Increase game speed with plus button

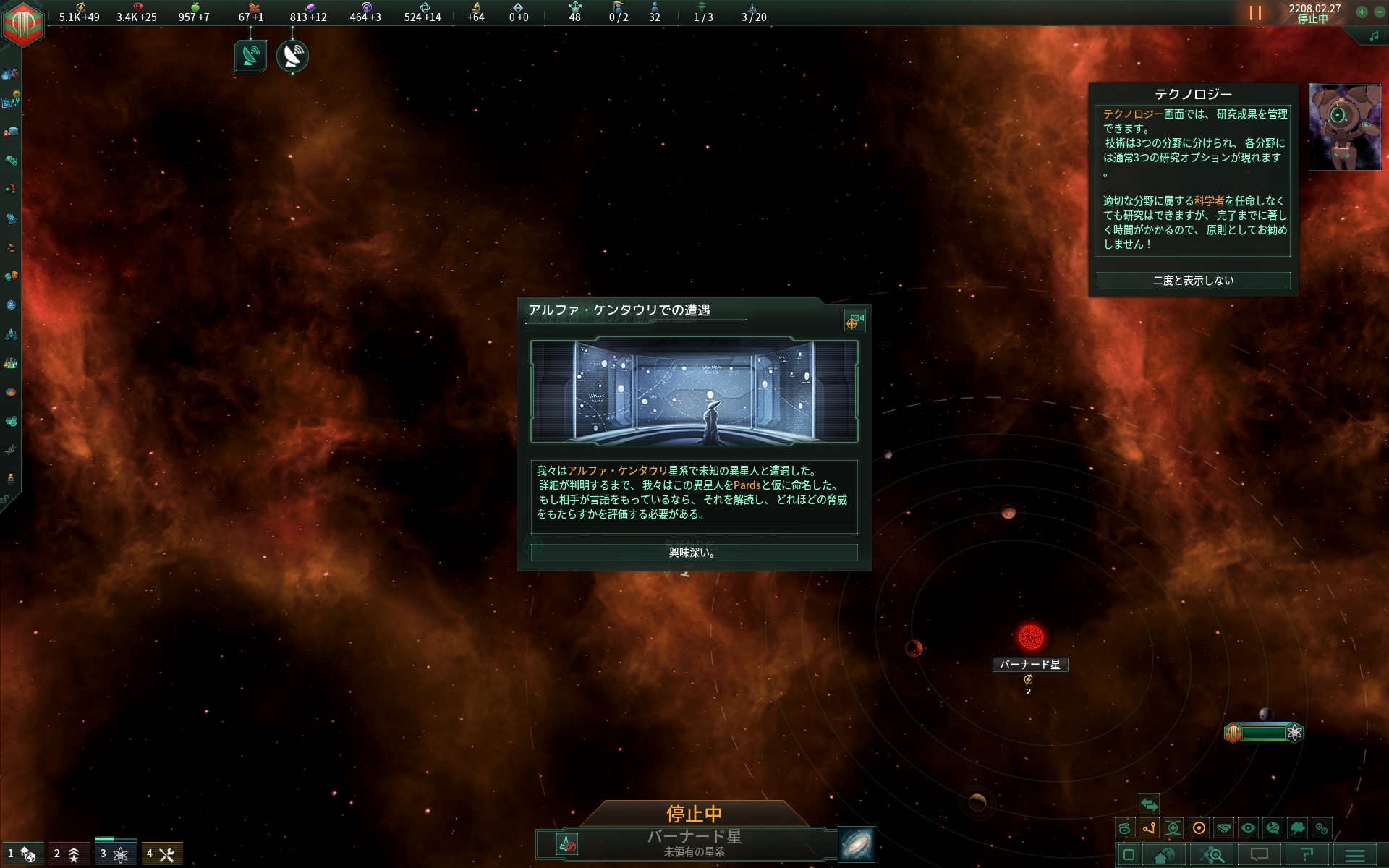coord(1362,12)
